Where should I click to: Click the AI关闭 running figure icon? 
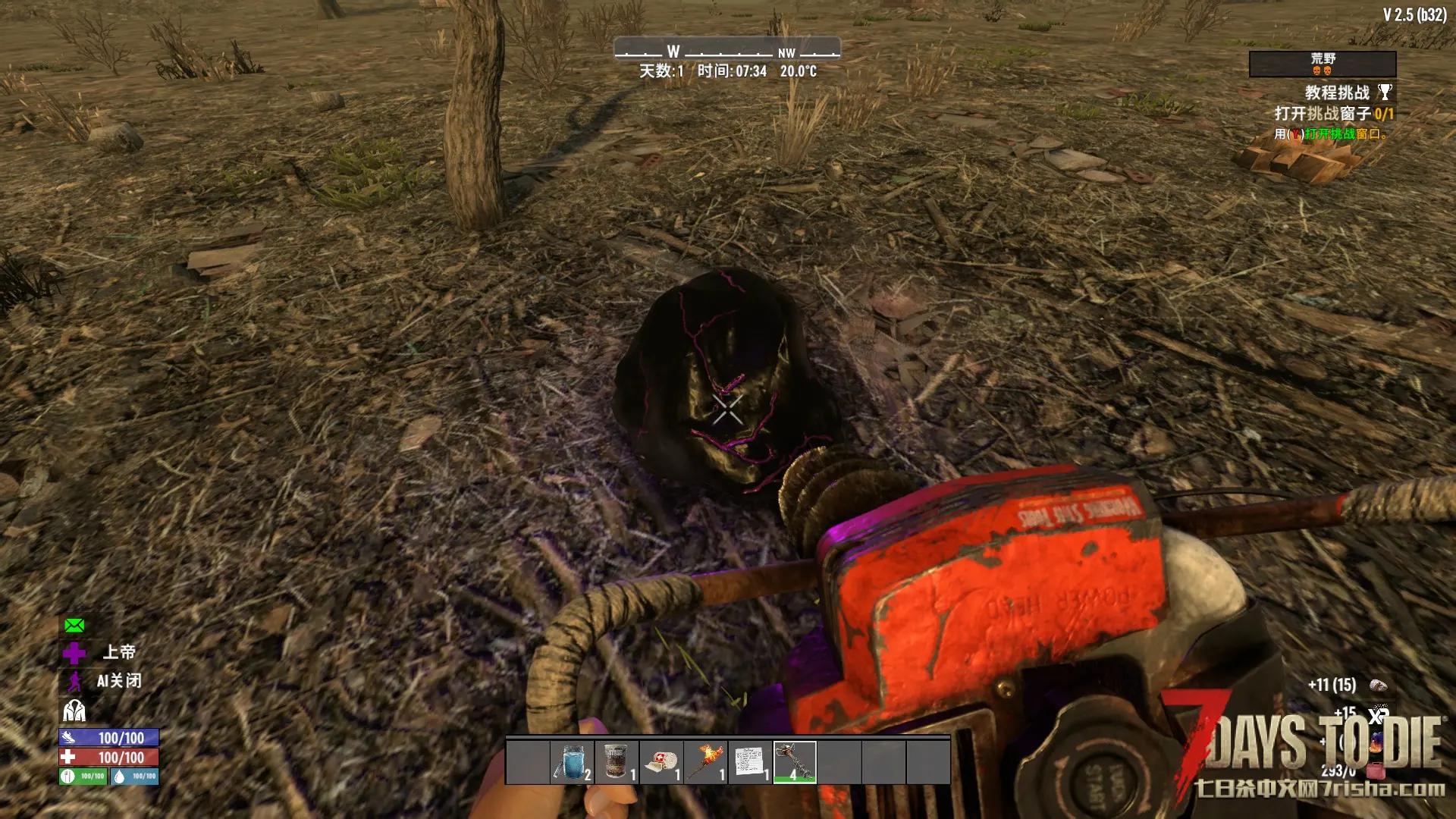(x=74, y=682)
